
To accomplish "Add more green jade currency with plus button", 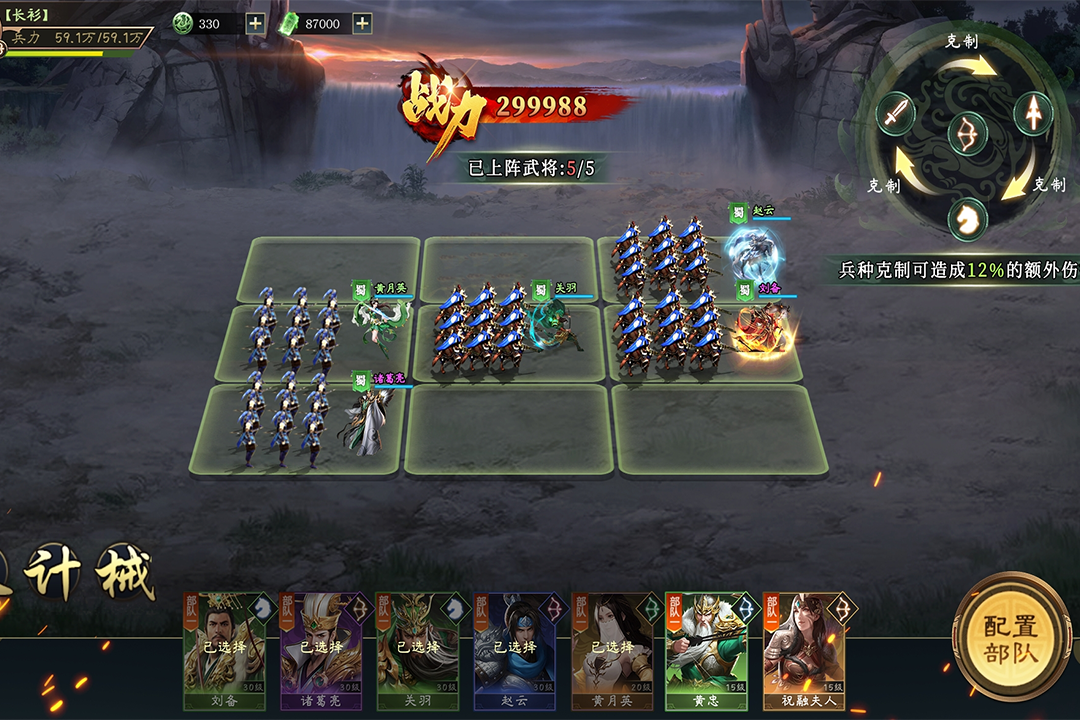I will click(362, 23).
